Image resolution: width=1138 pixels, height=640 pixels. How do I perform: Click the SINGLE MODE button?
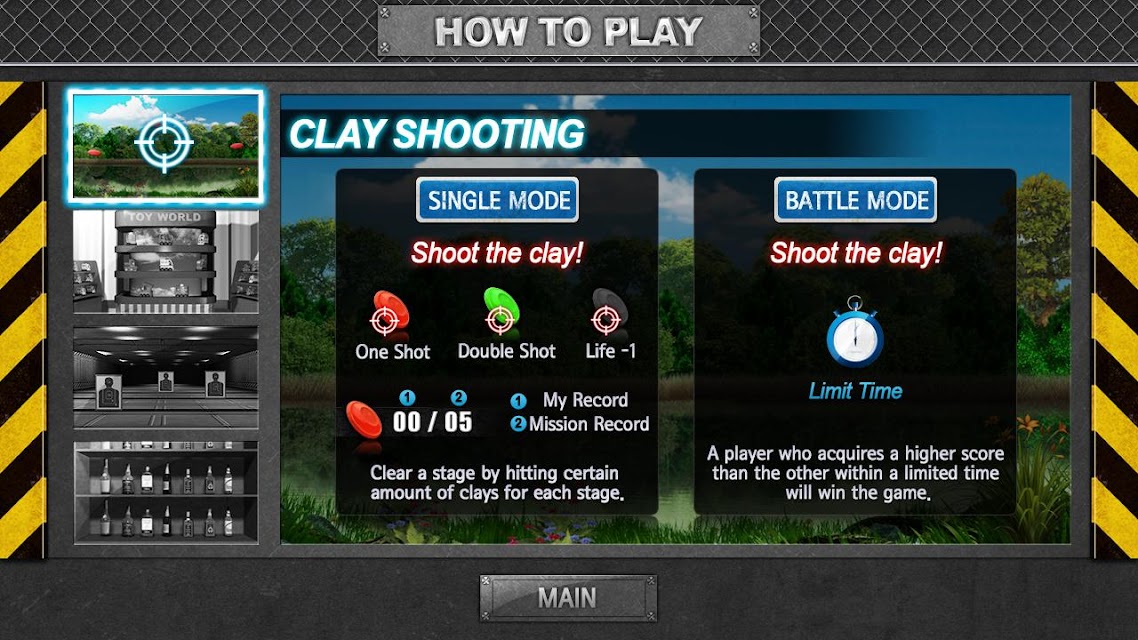[498, 200]
